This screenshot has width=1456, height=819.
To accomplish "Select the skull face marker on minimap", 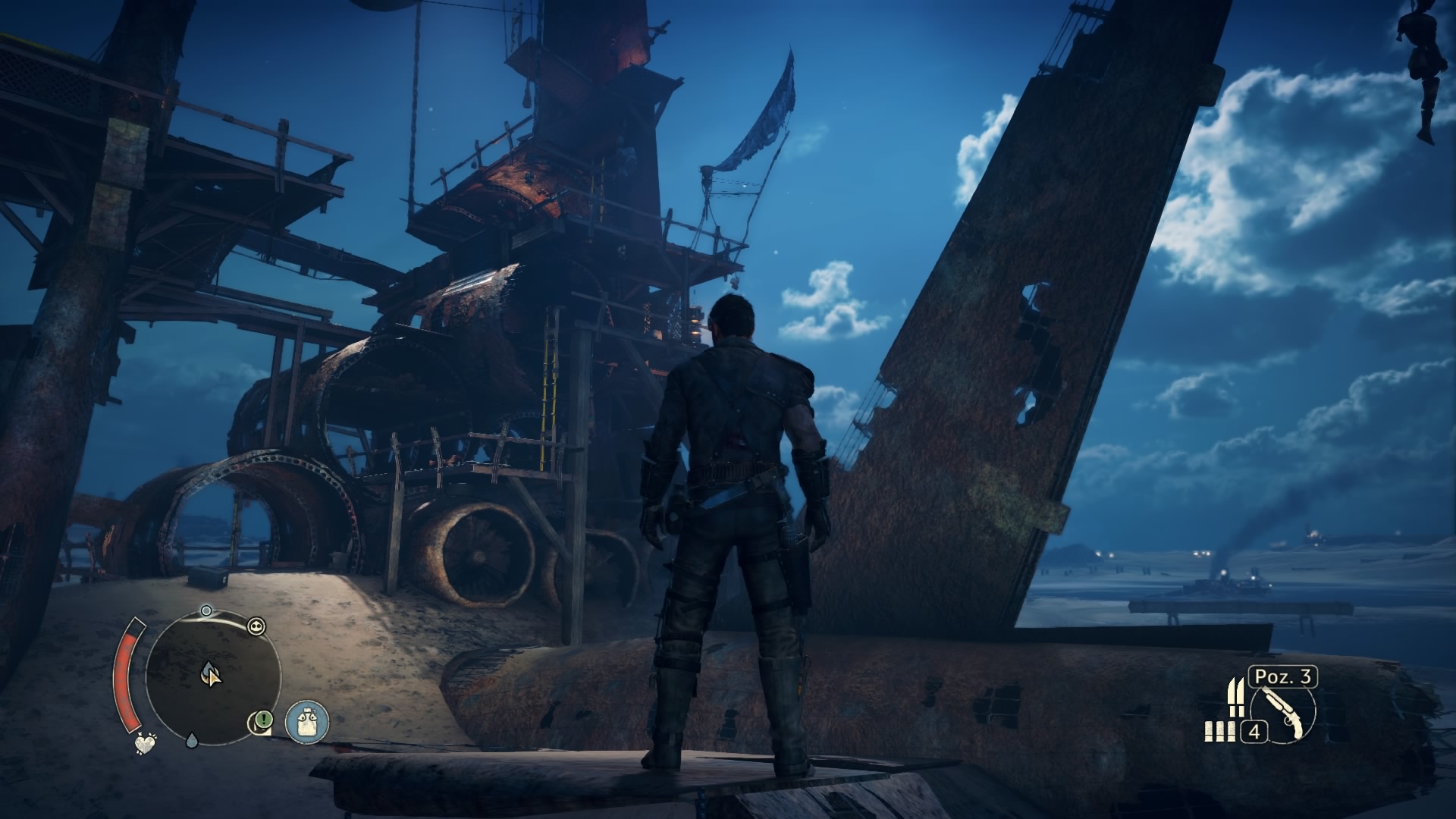I will [256, 626].
